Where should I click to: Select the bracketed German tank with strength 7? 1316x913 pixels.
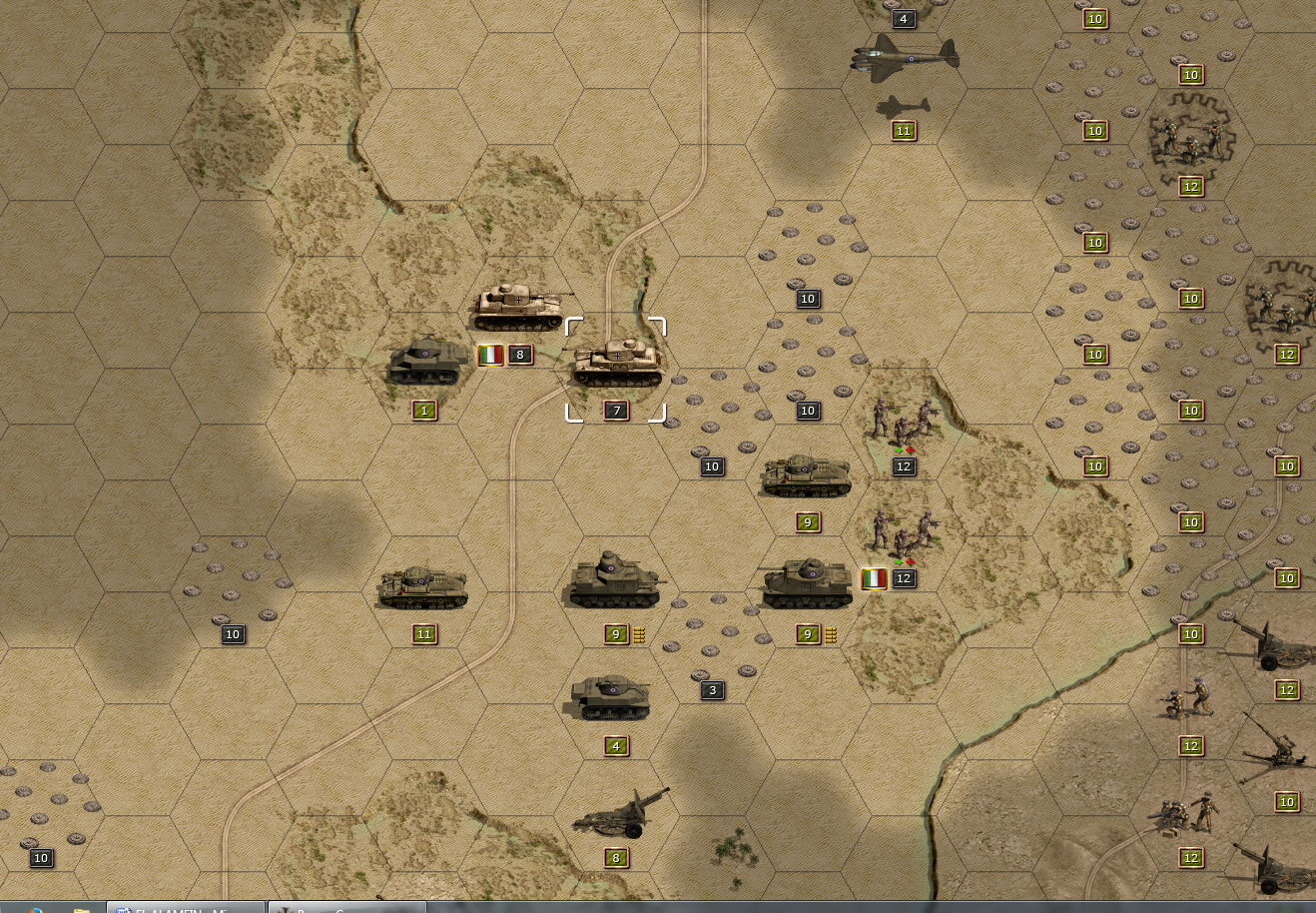[616, 365]
